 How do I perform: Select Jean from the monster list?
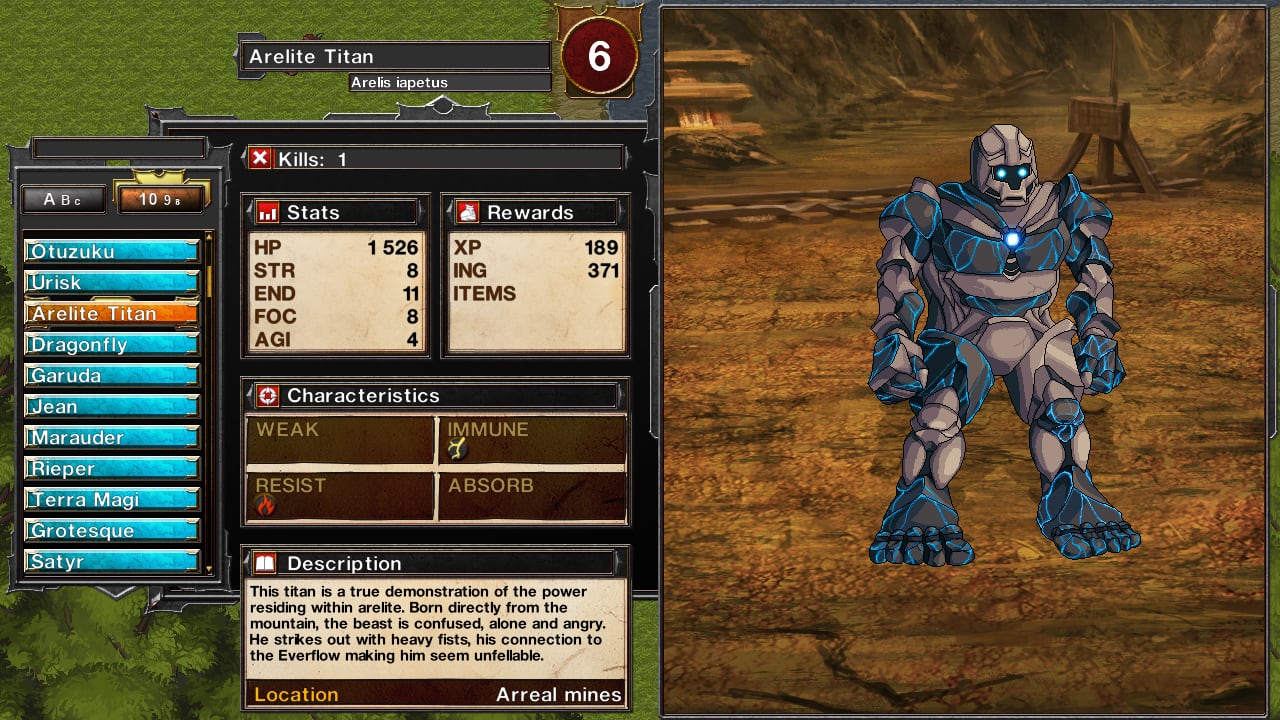112,406
